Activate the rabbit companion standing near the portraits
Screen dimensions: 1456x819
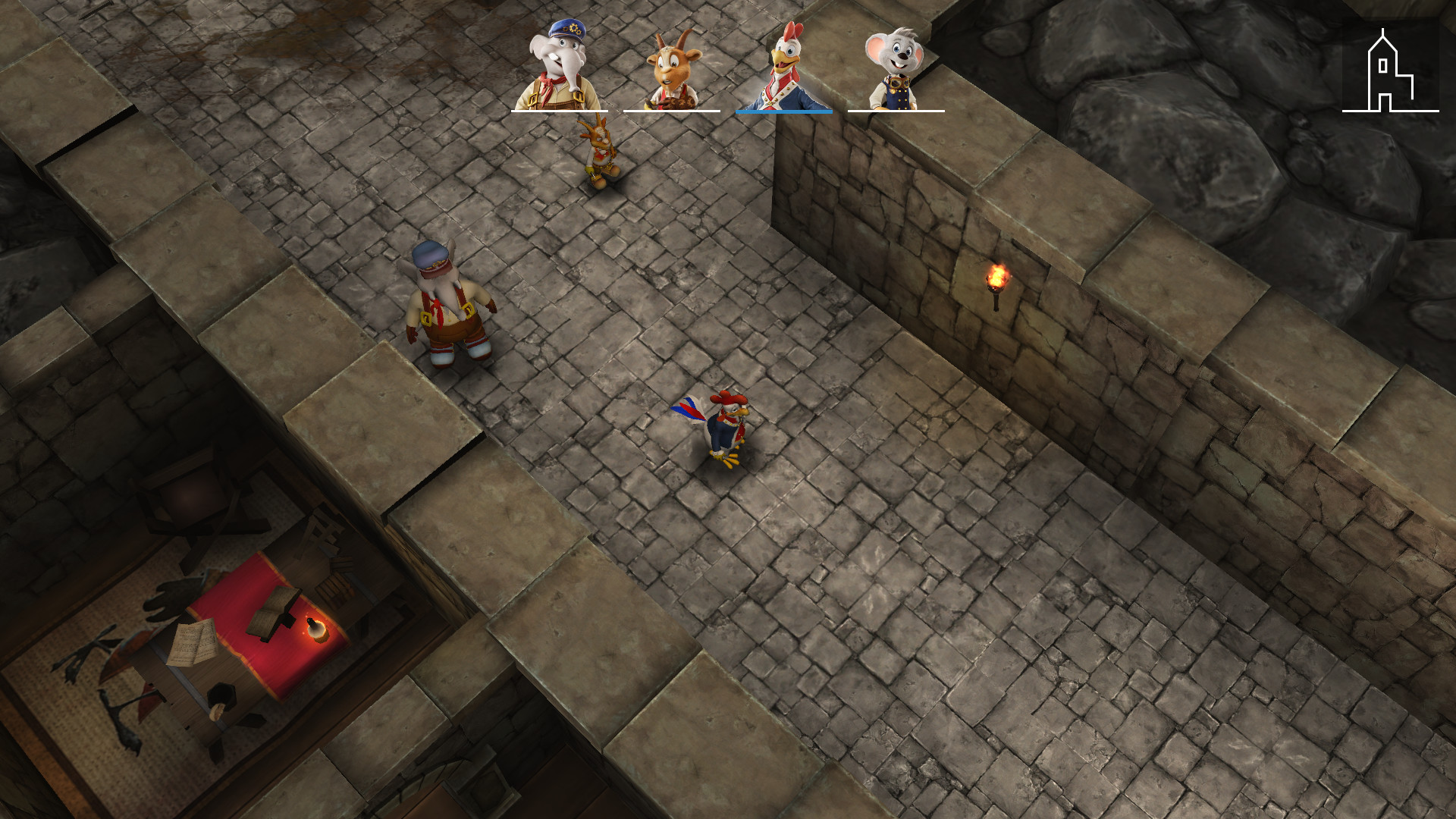[601, 152]
